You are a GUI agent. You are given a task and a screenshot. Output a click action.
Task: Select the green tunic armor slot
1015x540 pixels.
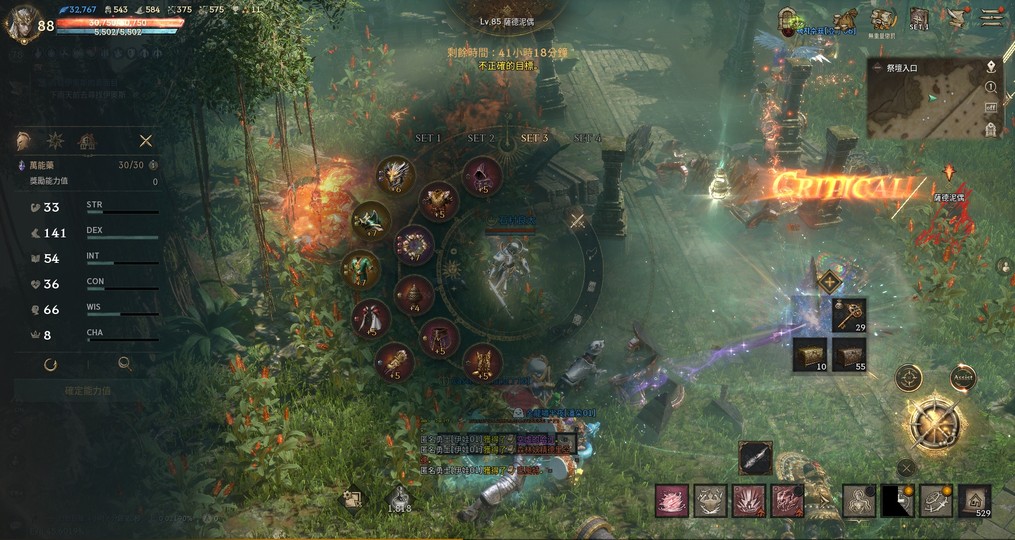click(361, 268)
